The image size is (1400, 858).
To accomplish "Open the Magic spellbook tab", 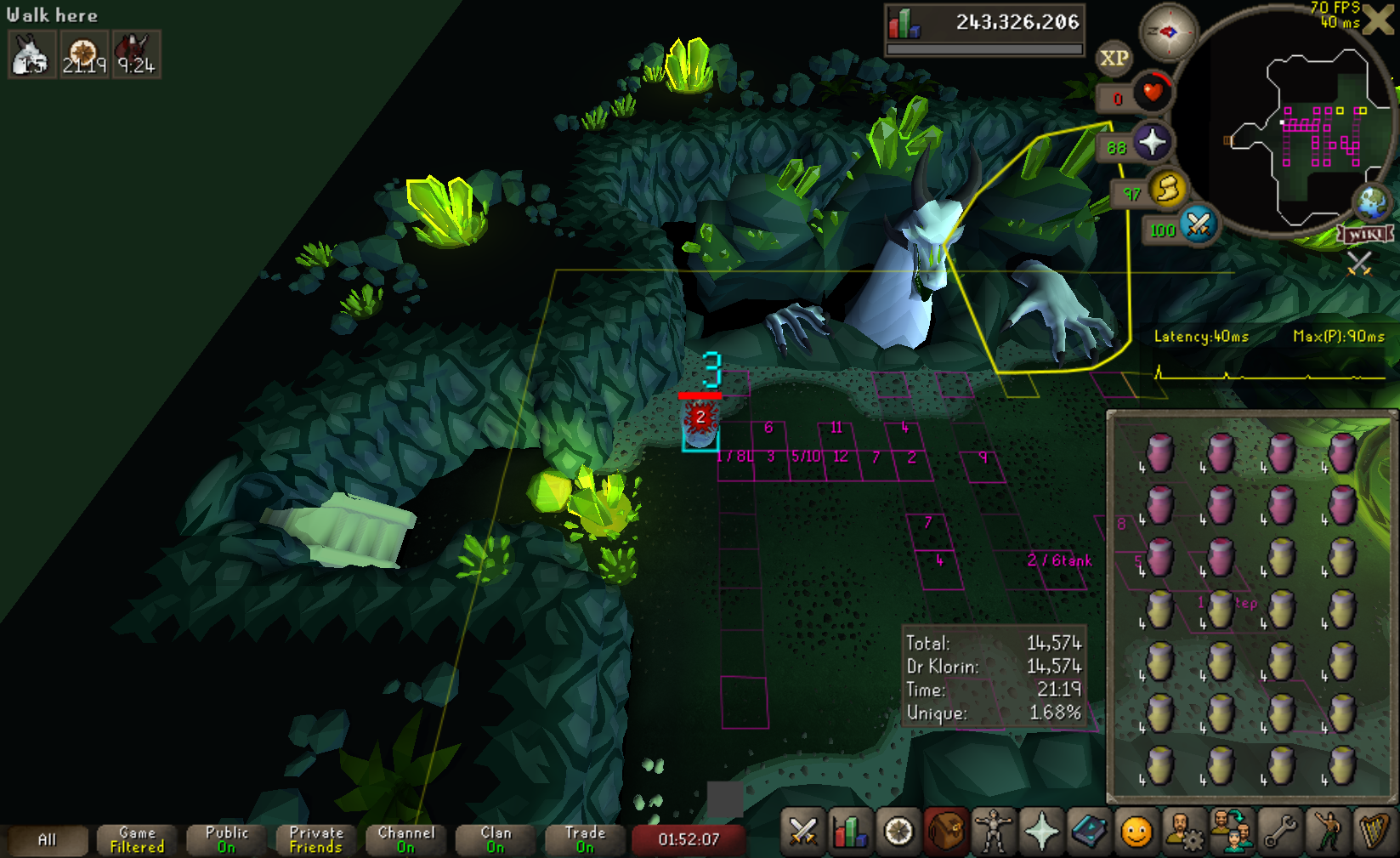I will pyautogui.click(x=1089, y=832).
